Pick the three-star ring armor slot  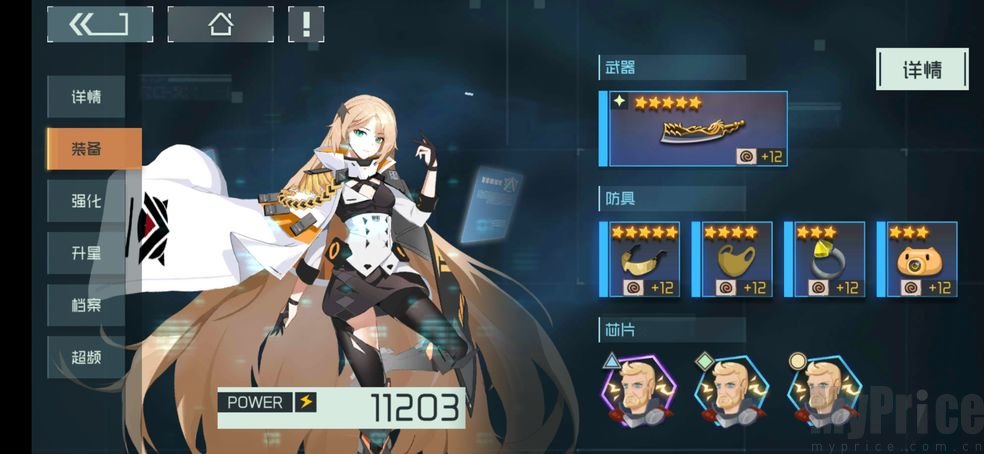[825, 259]
